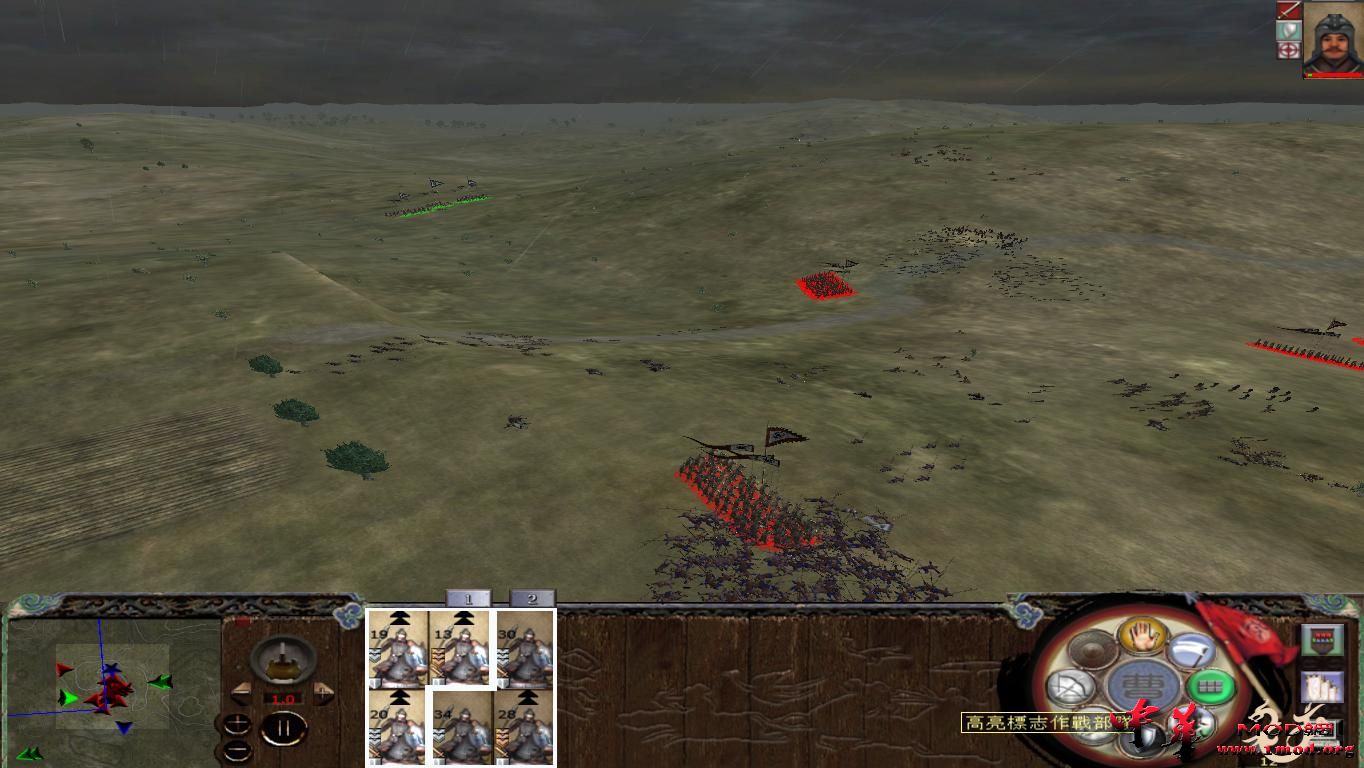Select the halberd attack icon on the radial panel
1364x768 pixels.
(1192, 650)
